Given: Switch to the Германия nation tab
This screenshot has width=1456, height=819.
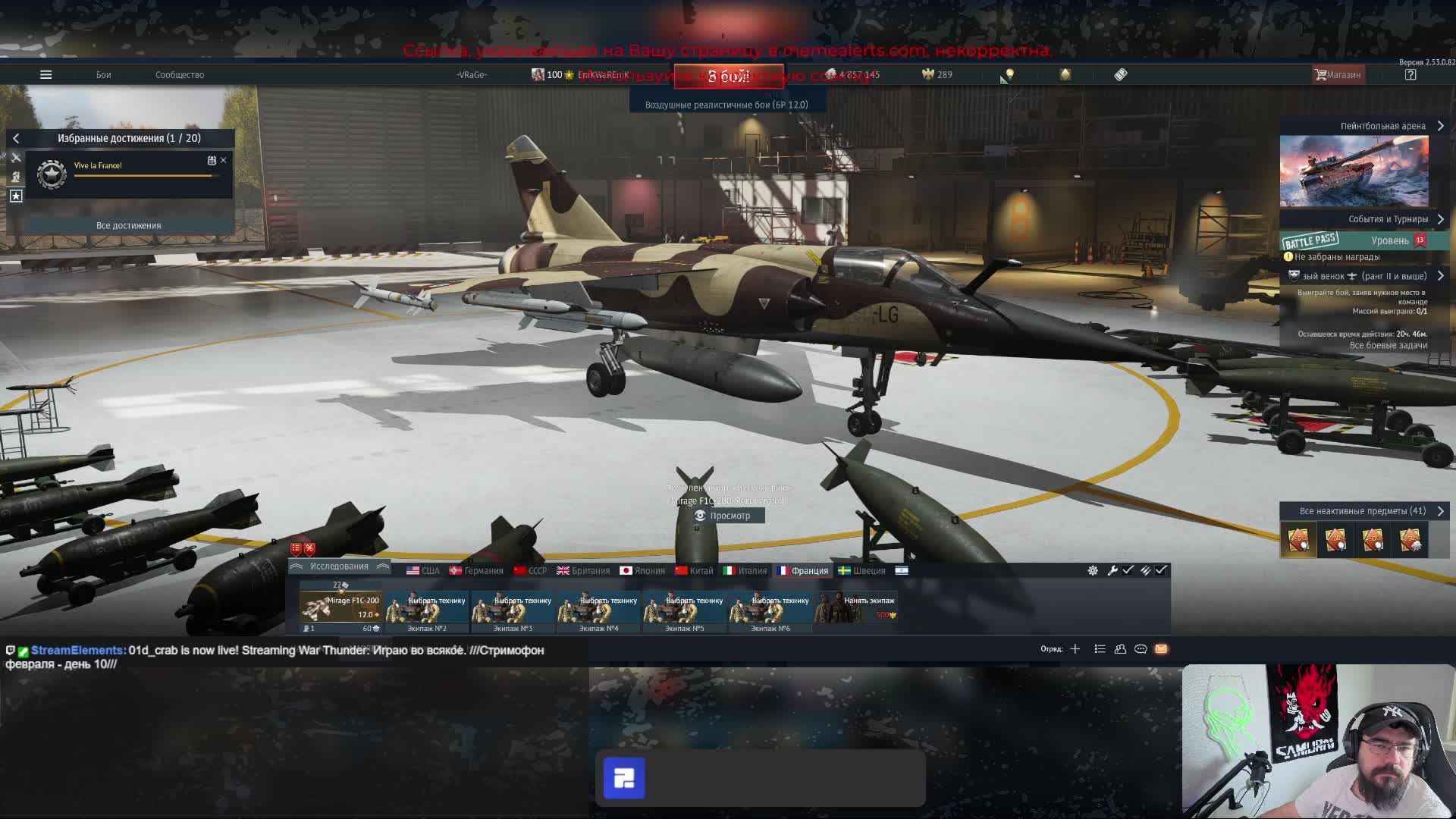Looking at the screenshot, I should point(476,570).
